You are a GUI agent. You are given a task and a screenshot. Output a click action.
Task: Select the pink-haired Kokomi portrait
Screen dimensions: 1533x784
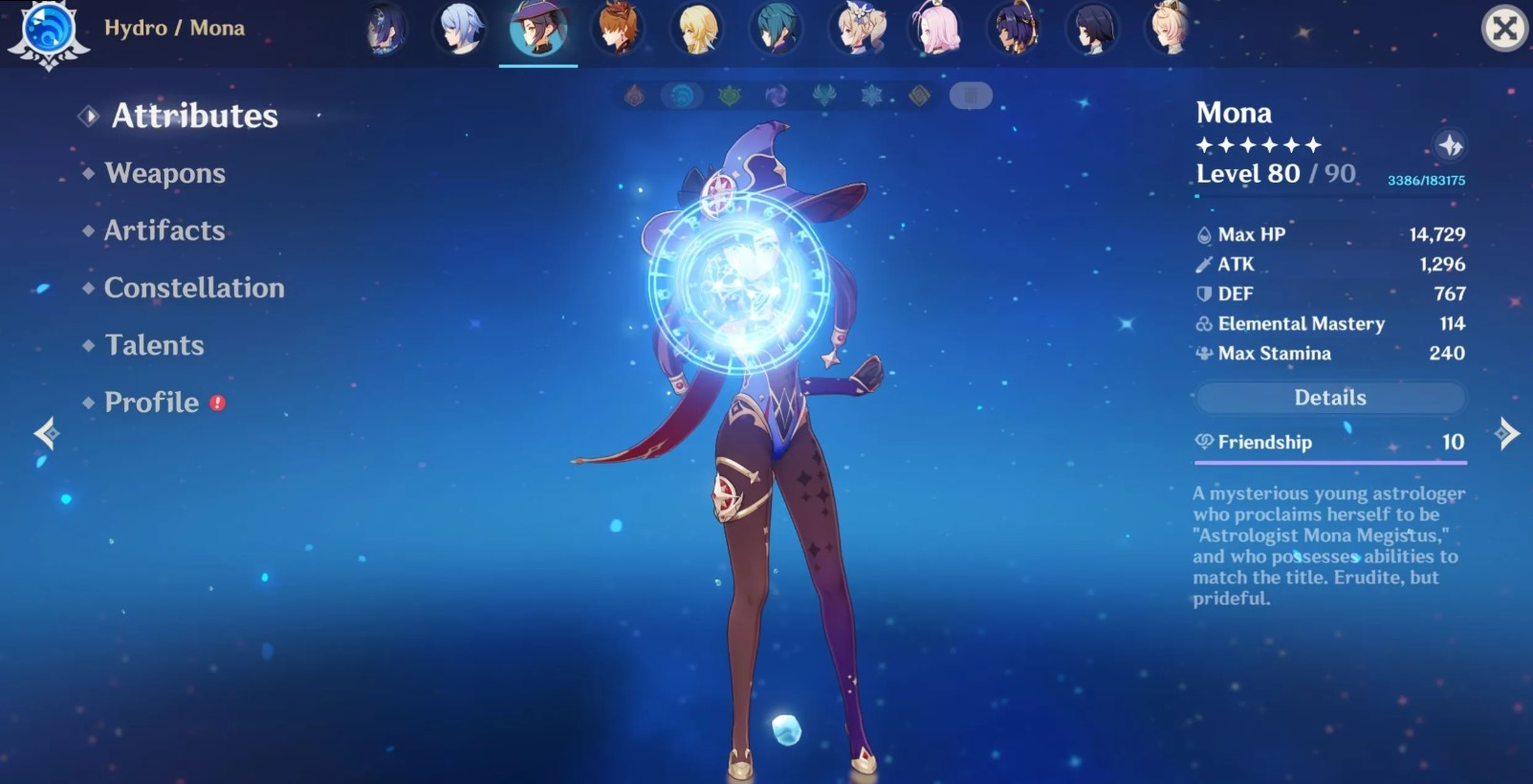pos(937,28)
